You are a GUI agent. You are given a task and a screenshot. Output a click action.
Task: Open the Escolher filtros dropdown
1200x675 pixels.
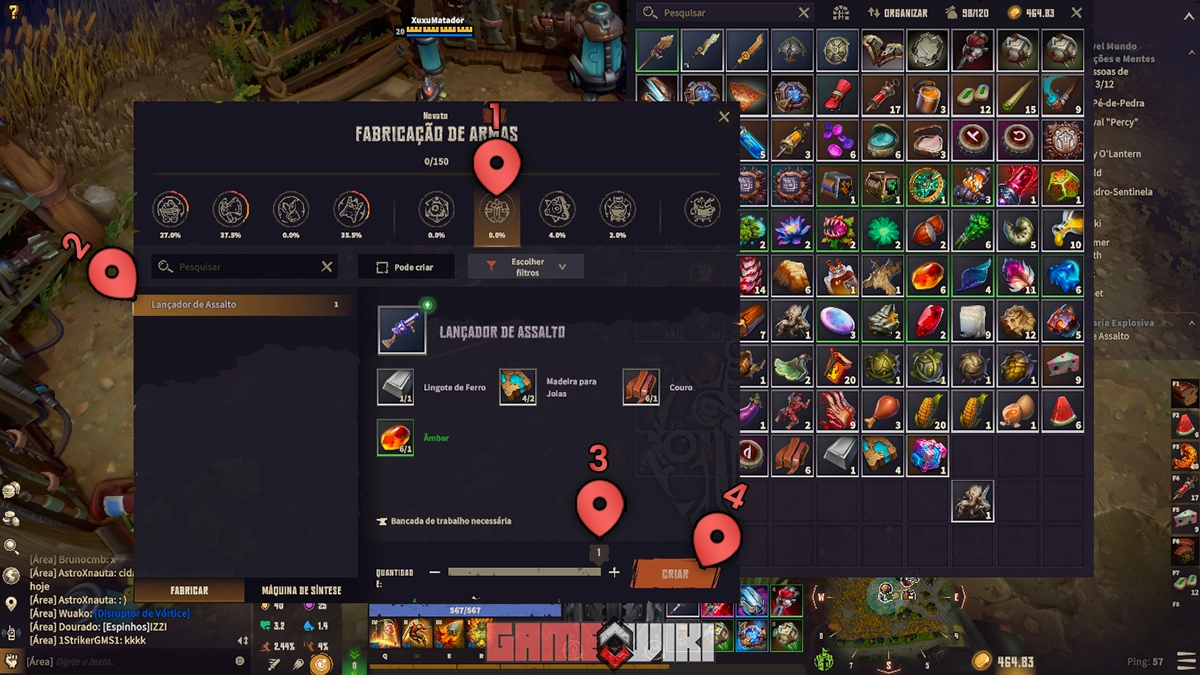click(526, 267)
